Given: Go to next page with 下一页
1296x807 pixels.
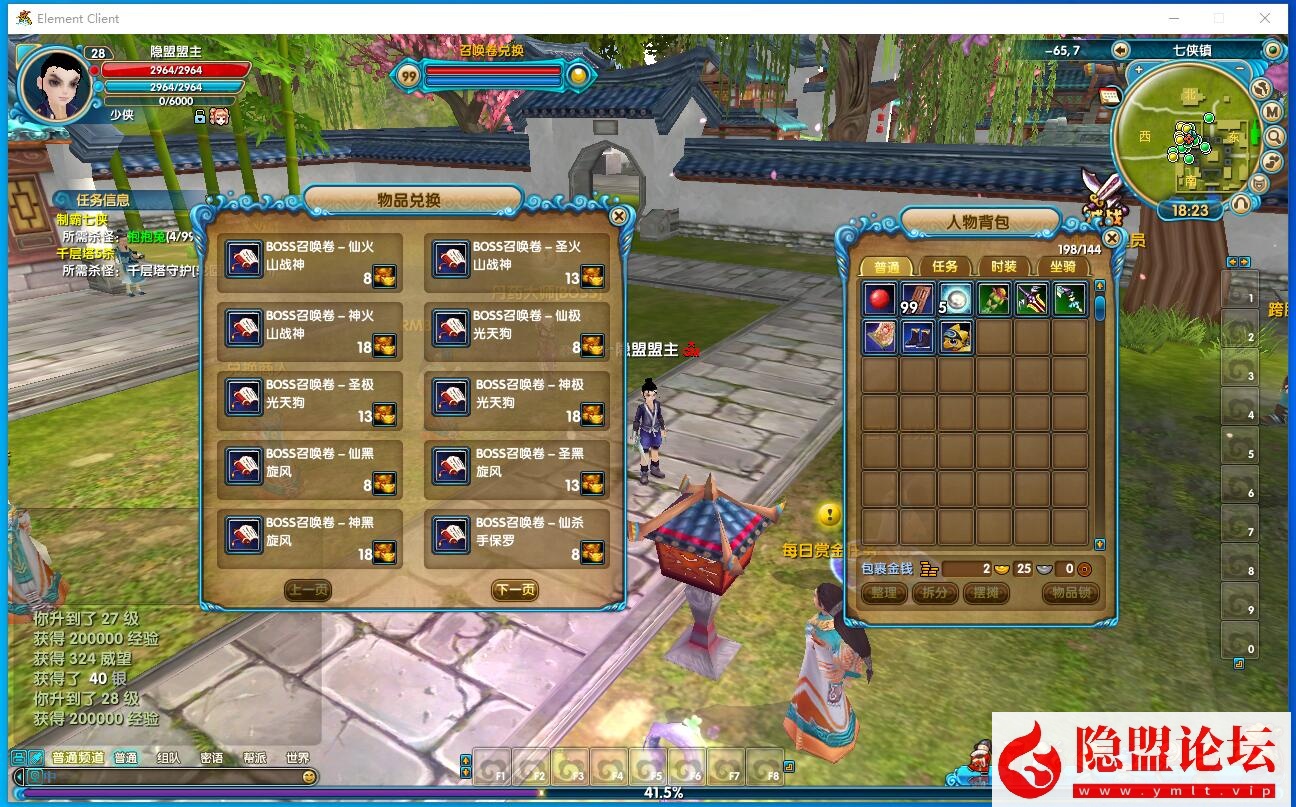Looking at the screenshot, I should tap(515, 590).
